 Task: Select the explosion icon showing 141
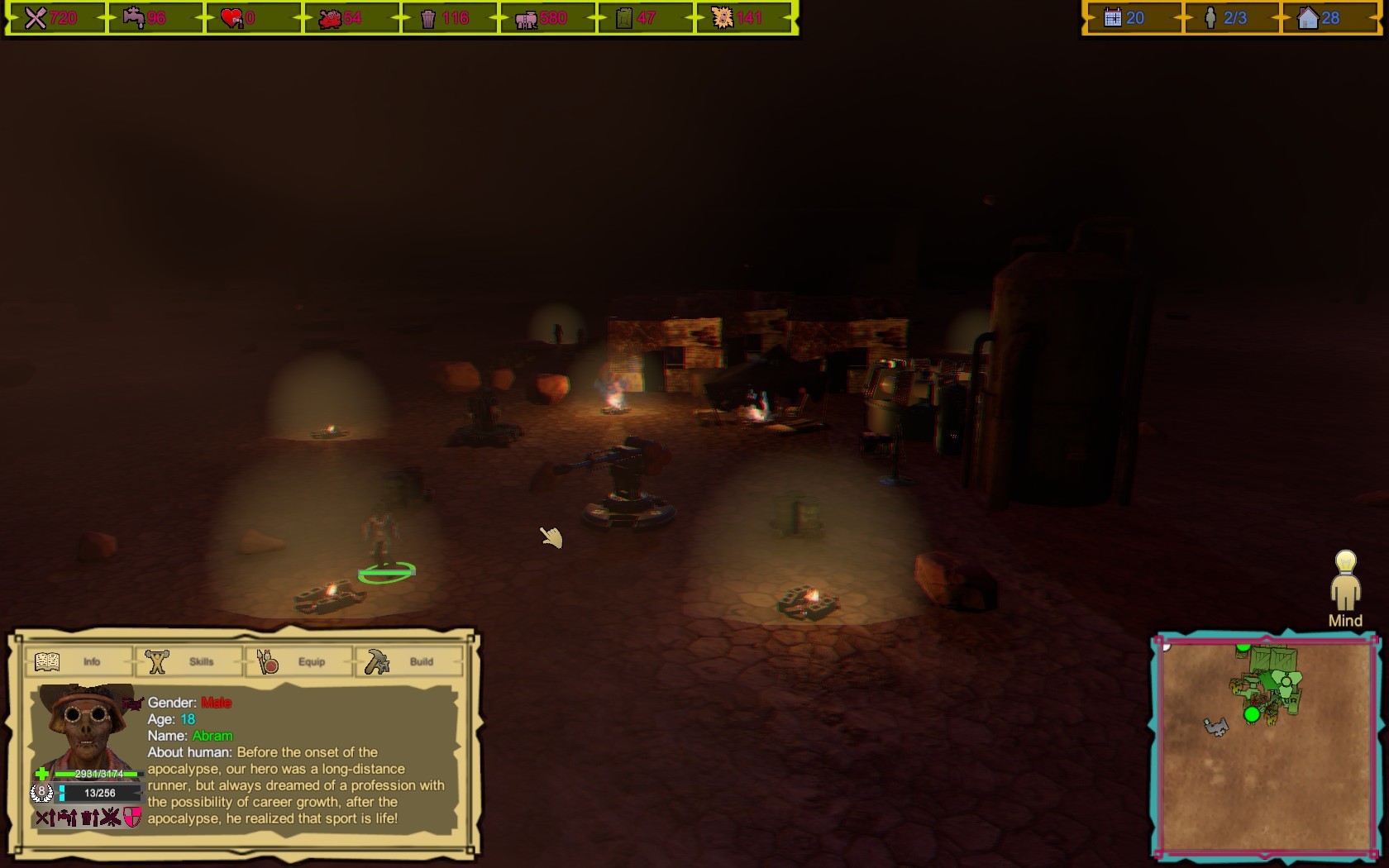click(x=722, y=15)
